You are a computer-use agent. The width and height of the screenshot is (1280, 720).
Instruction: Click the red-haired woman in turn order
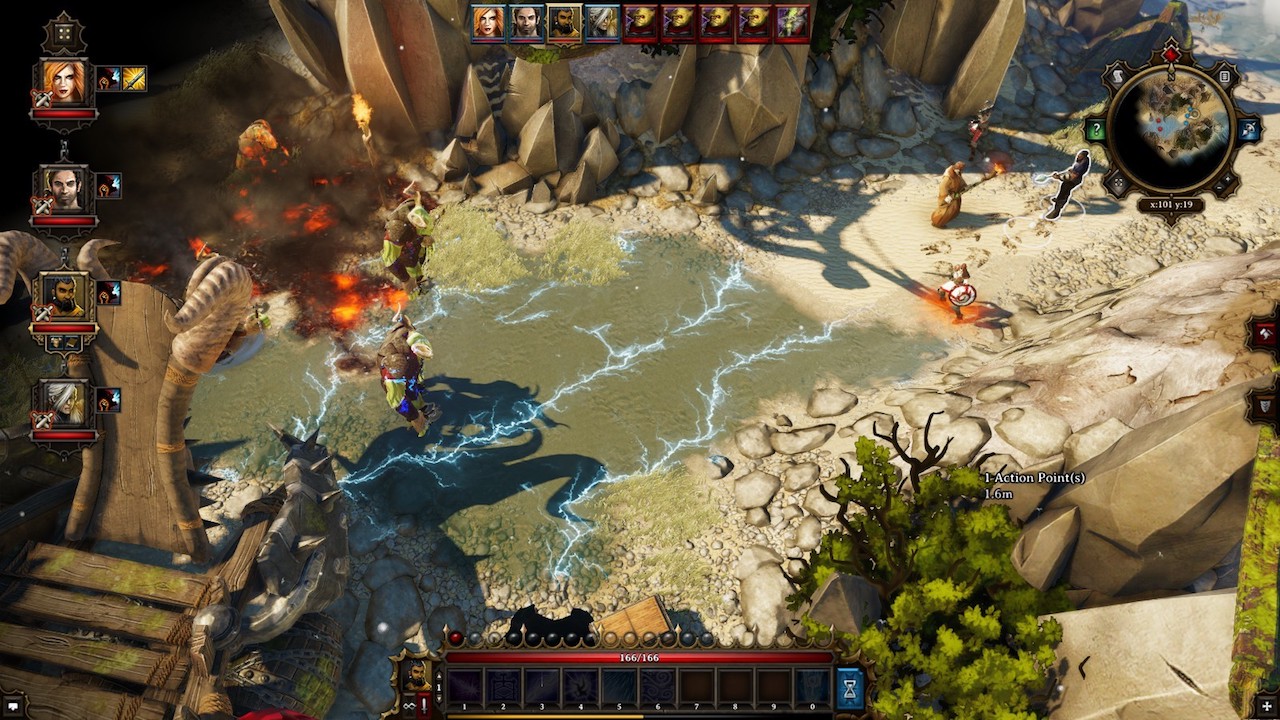click(488, 22)
